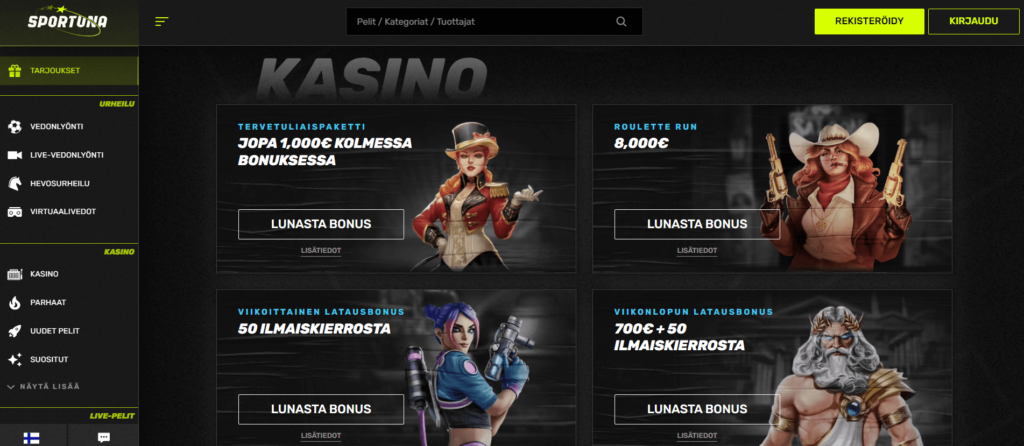Screen dimensions: 1024x446
Task: Toggle the sidebar hamburger menu icon
Action: [162, 22]
